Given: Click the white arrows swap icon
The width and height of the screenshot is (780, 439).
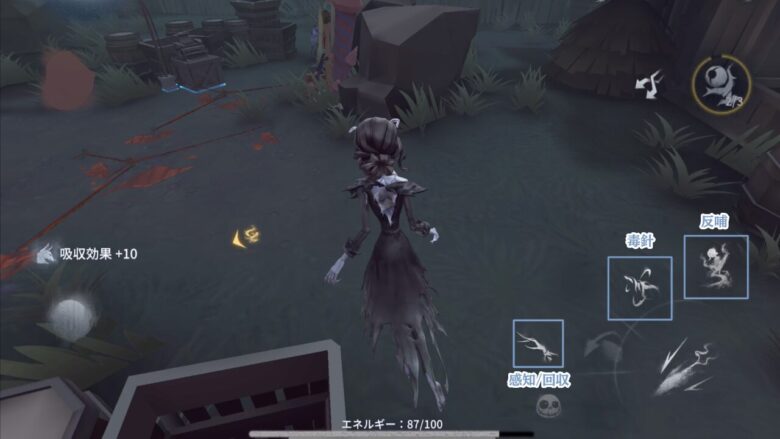Looking at the screenshot, I should tap(649, 84).
